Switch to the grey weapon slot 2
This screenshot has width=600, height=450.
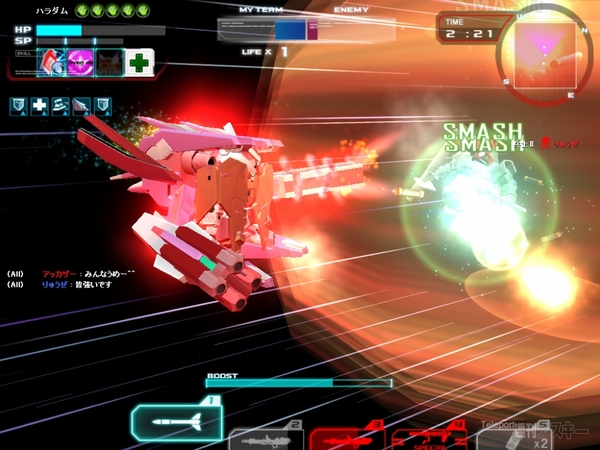265,437
